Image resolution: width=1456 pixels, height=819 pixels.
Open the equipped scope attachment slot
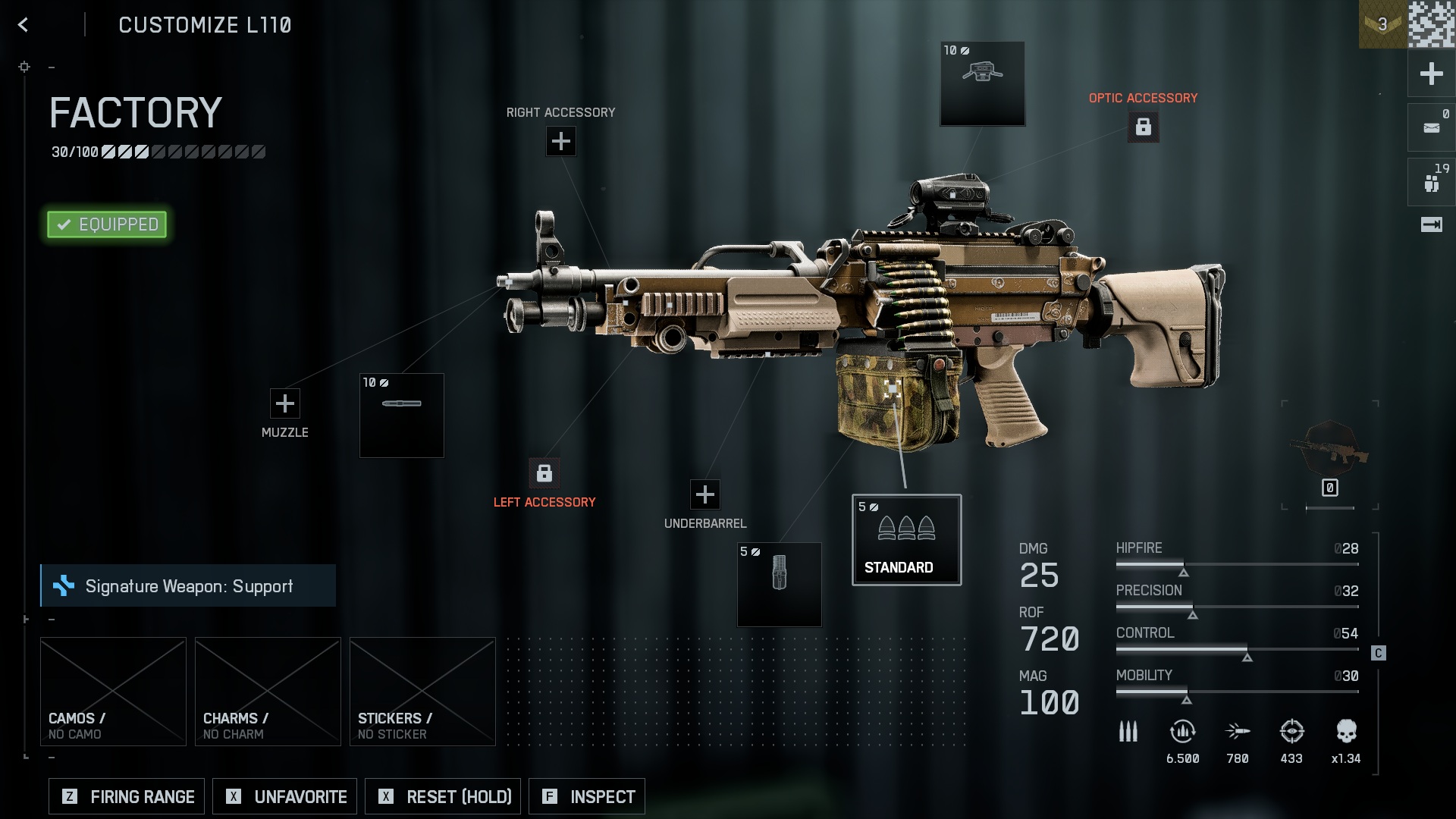point(982,83)
